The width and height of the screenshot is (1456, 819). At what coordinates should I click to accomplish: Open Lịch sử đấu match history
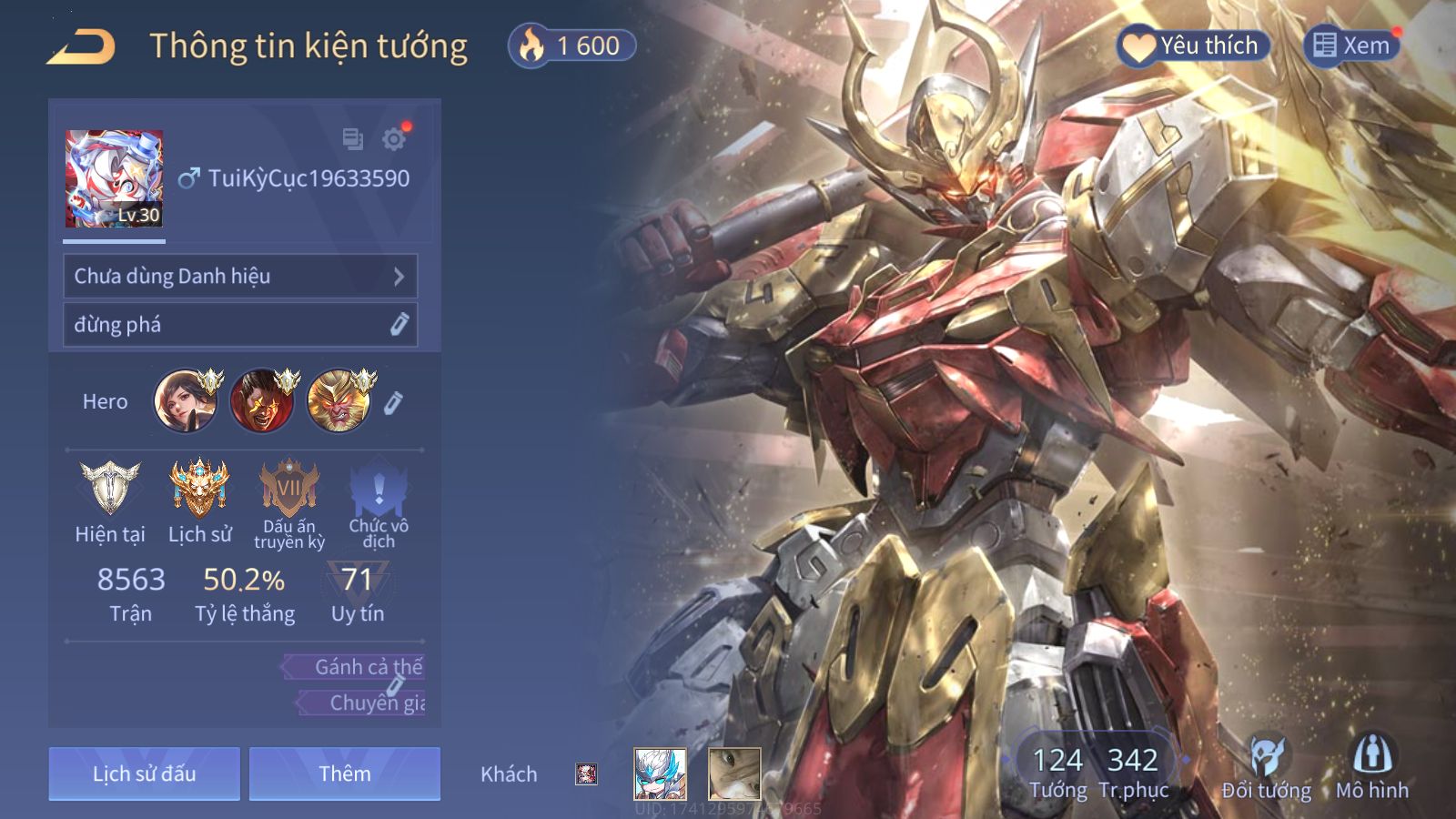point(144,774)
